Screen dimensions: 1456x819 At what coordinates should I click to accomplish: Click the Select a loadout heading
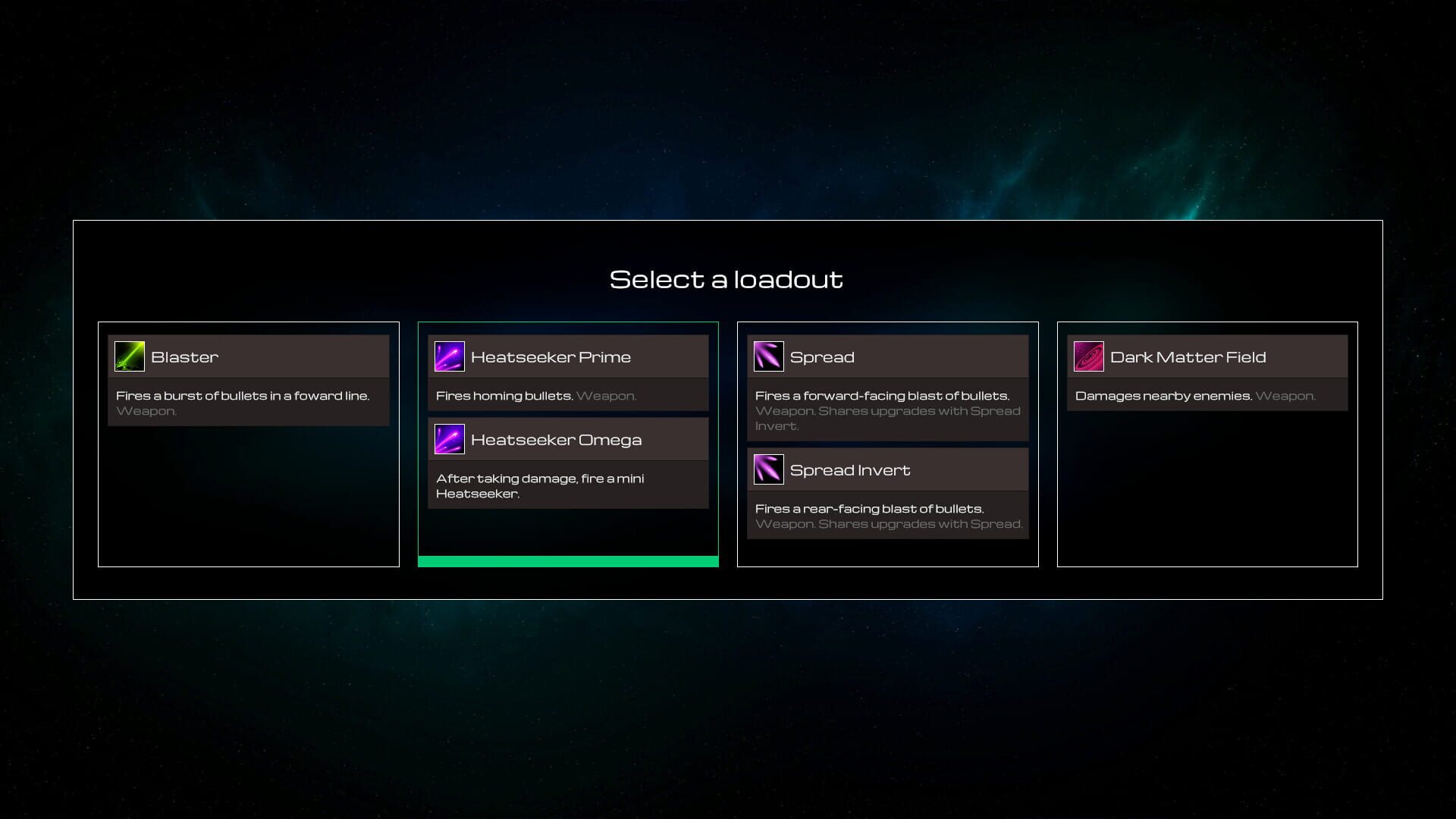coord(726,278)
